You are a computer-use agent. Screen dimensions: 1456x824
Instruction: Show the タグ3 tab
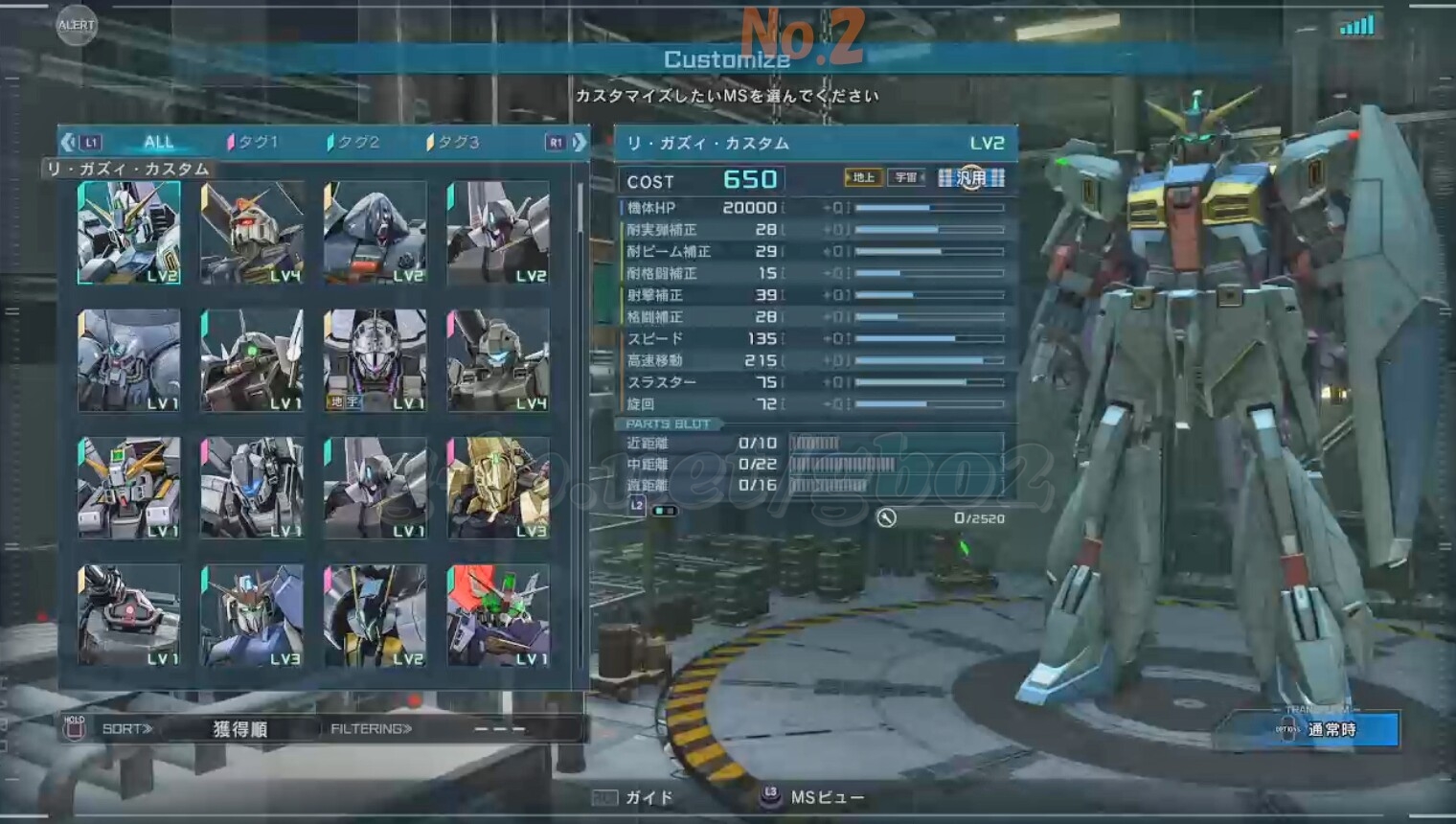(454, 142)
